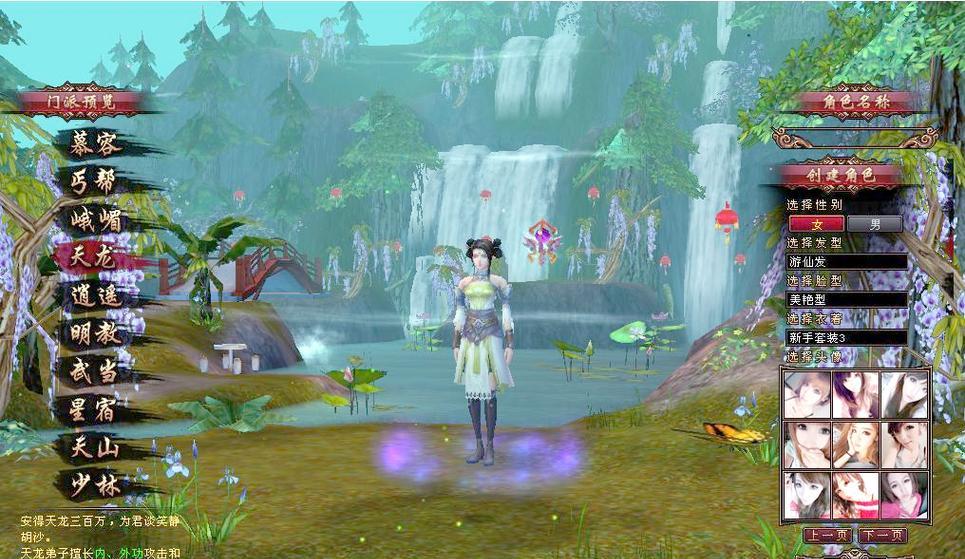This screenshot has height=559, width=965.
Task: Select the highlighted 天龙 sect
Action: click(x=96, y=258)
